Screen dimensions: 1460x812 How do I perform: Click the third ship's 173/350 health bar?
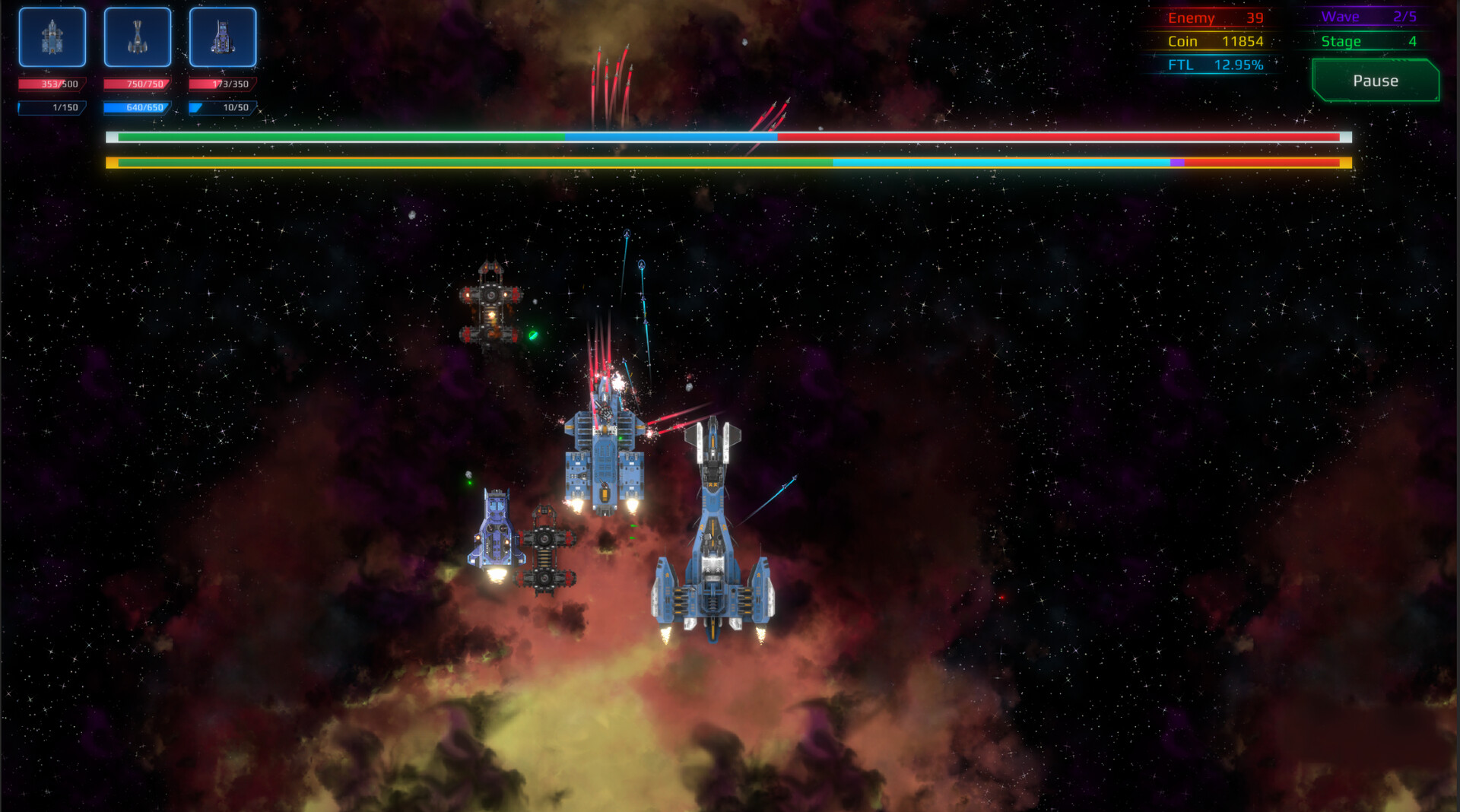point(223,83)
